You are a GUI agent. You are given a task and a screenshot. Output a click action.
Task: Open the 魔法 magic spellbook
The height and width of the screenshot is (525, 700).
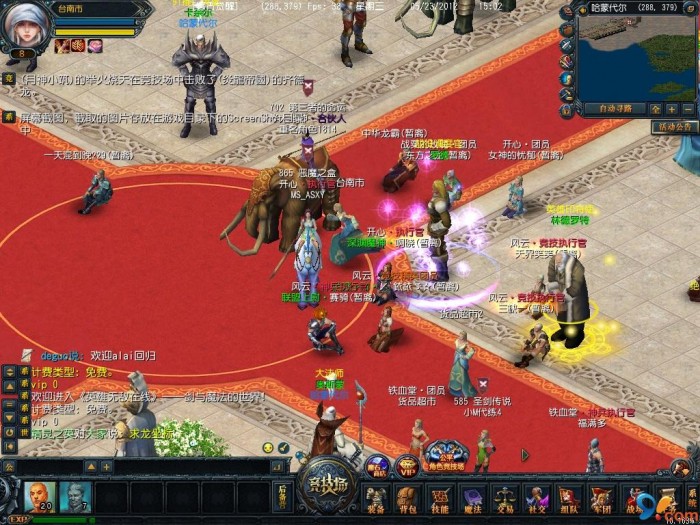(x=470, y=498)
